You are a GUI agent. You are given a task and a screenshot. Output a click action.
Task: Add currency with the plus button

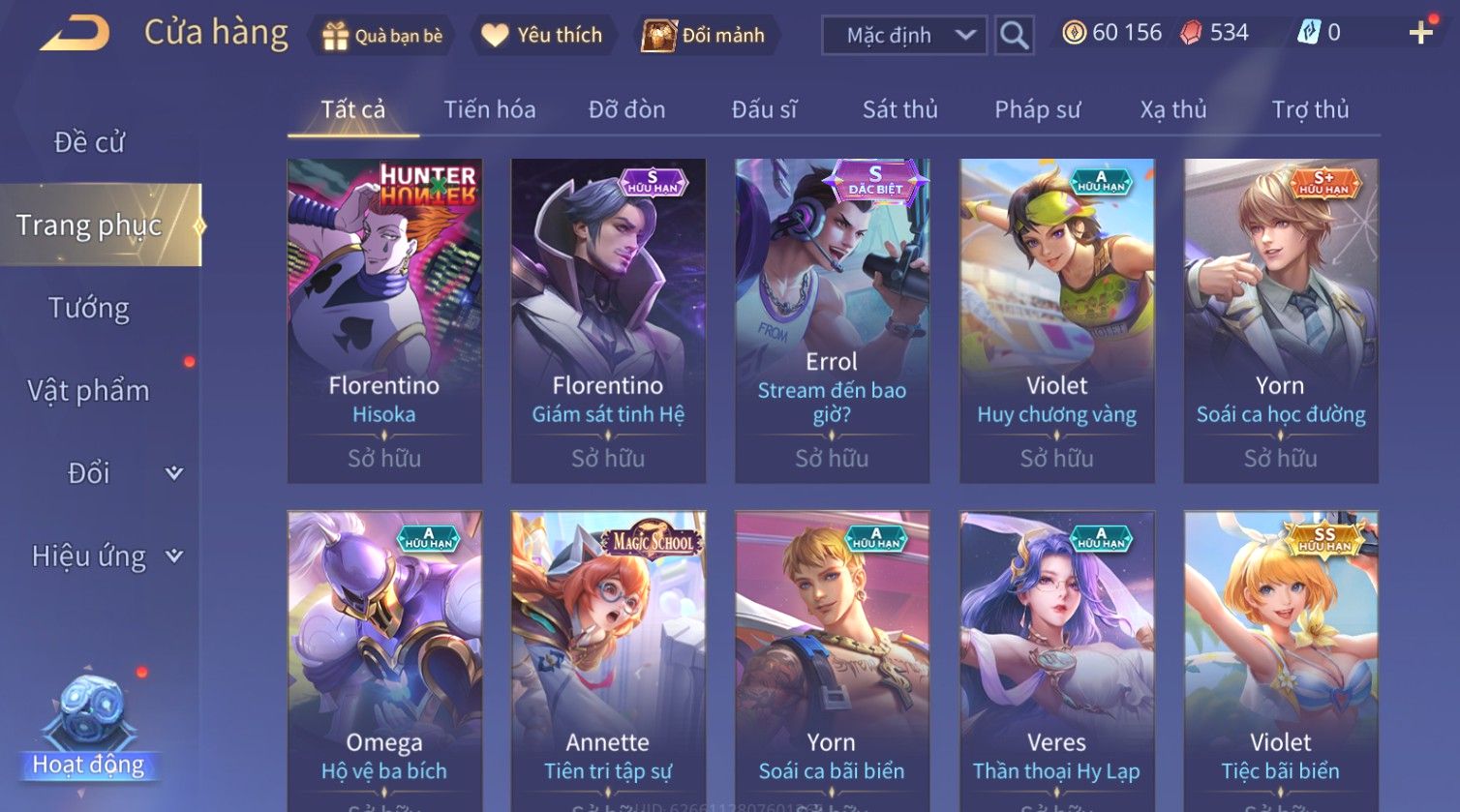point(1420,33)
